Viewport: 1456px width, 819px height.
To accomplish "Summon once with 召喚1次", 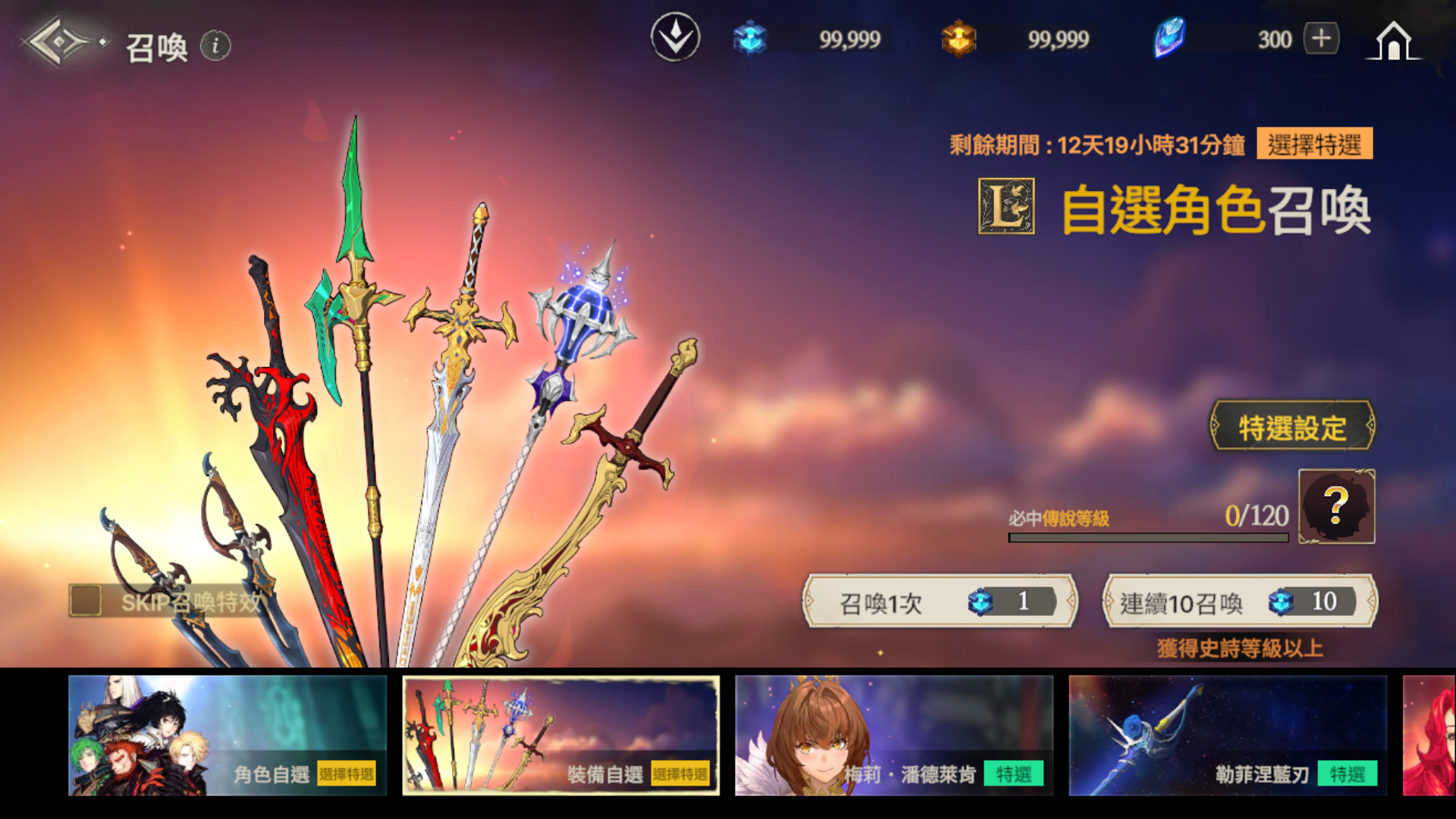I will click(x=940, y=602).
